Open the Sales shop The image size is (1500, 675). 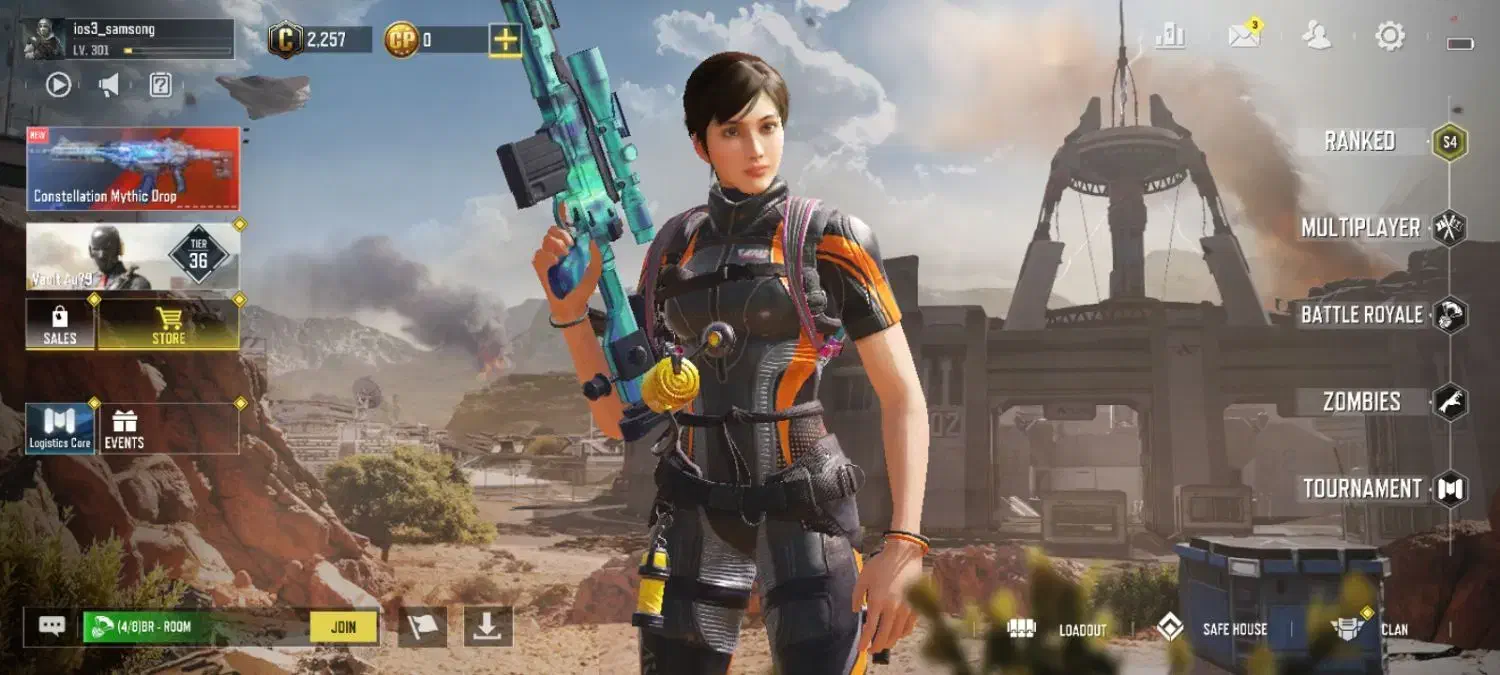[x=60, y=324]
